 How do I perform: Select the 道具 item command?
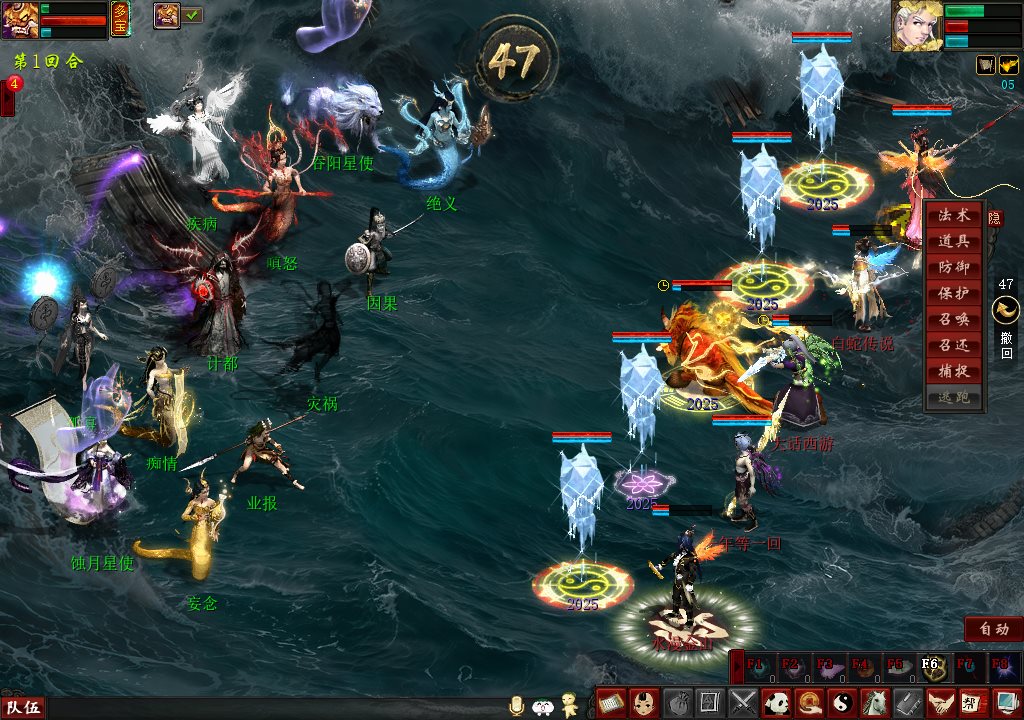click(954, 242)
